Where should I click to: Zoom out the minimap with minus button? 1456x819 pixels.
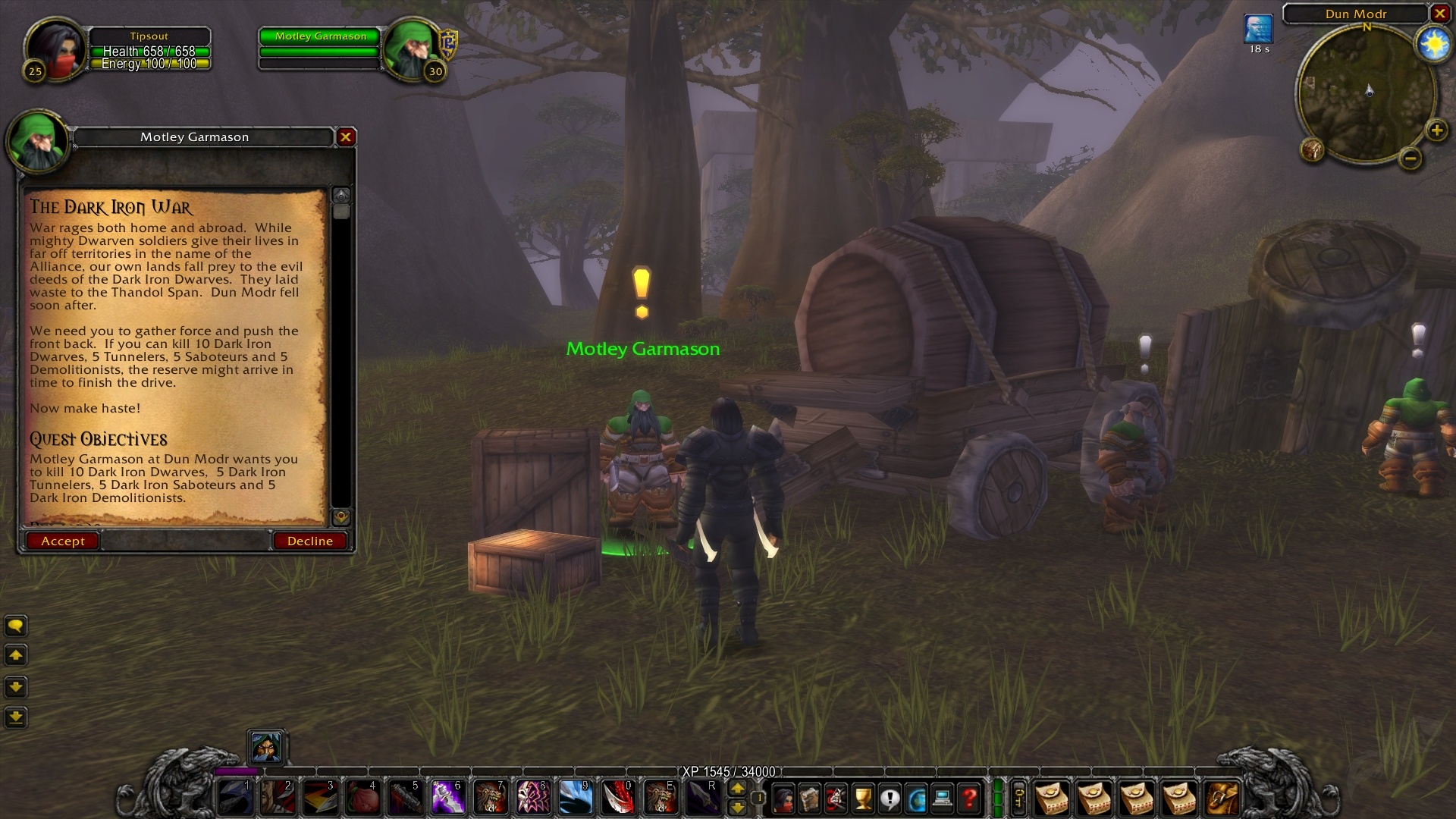[1411, 158]
